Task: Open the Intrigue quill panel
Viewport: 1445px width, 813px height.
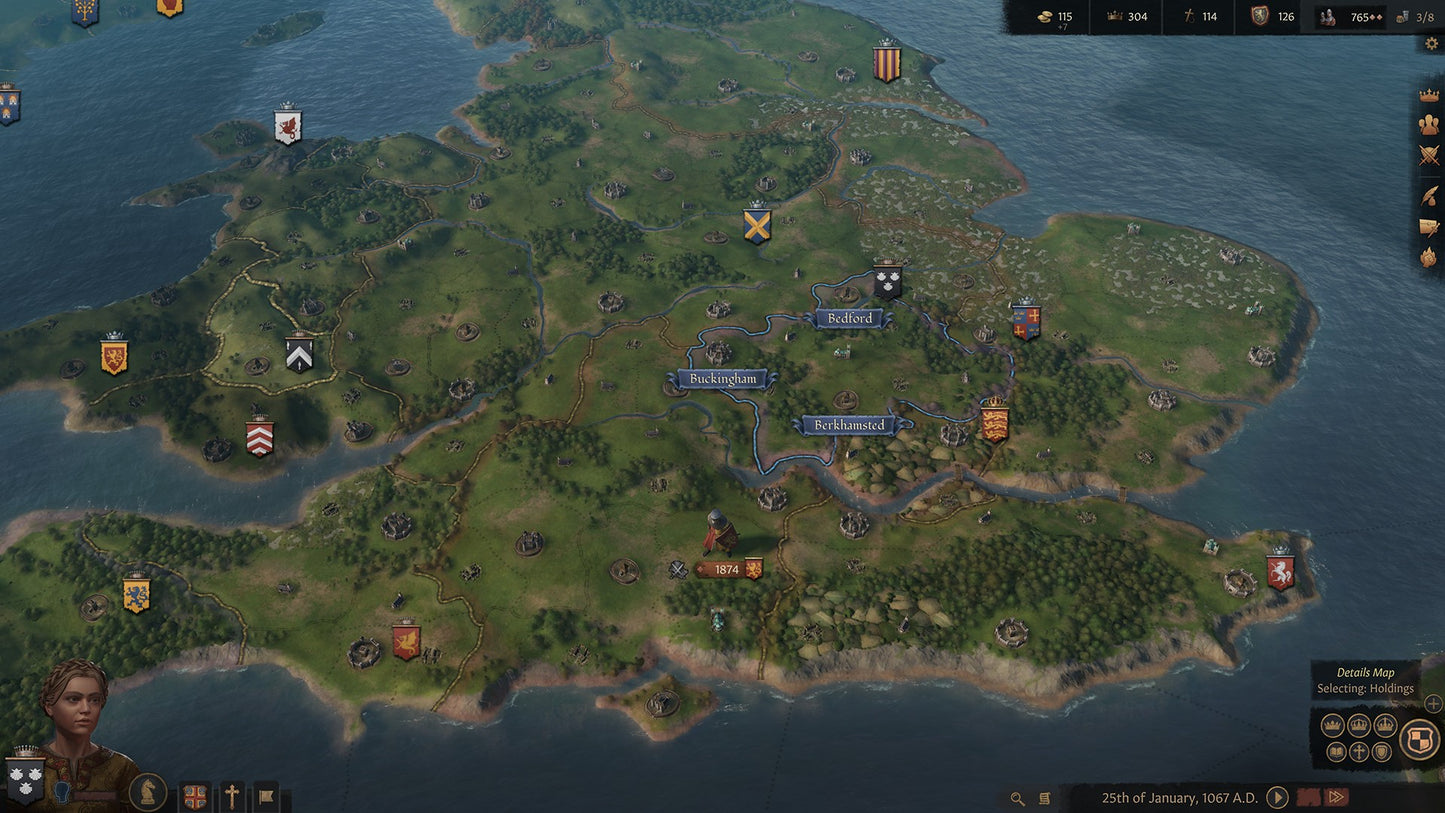Action: coord(1428,197)
